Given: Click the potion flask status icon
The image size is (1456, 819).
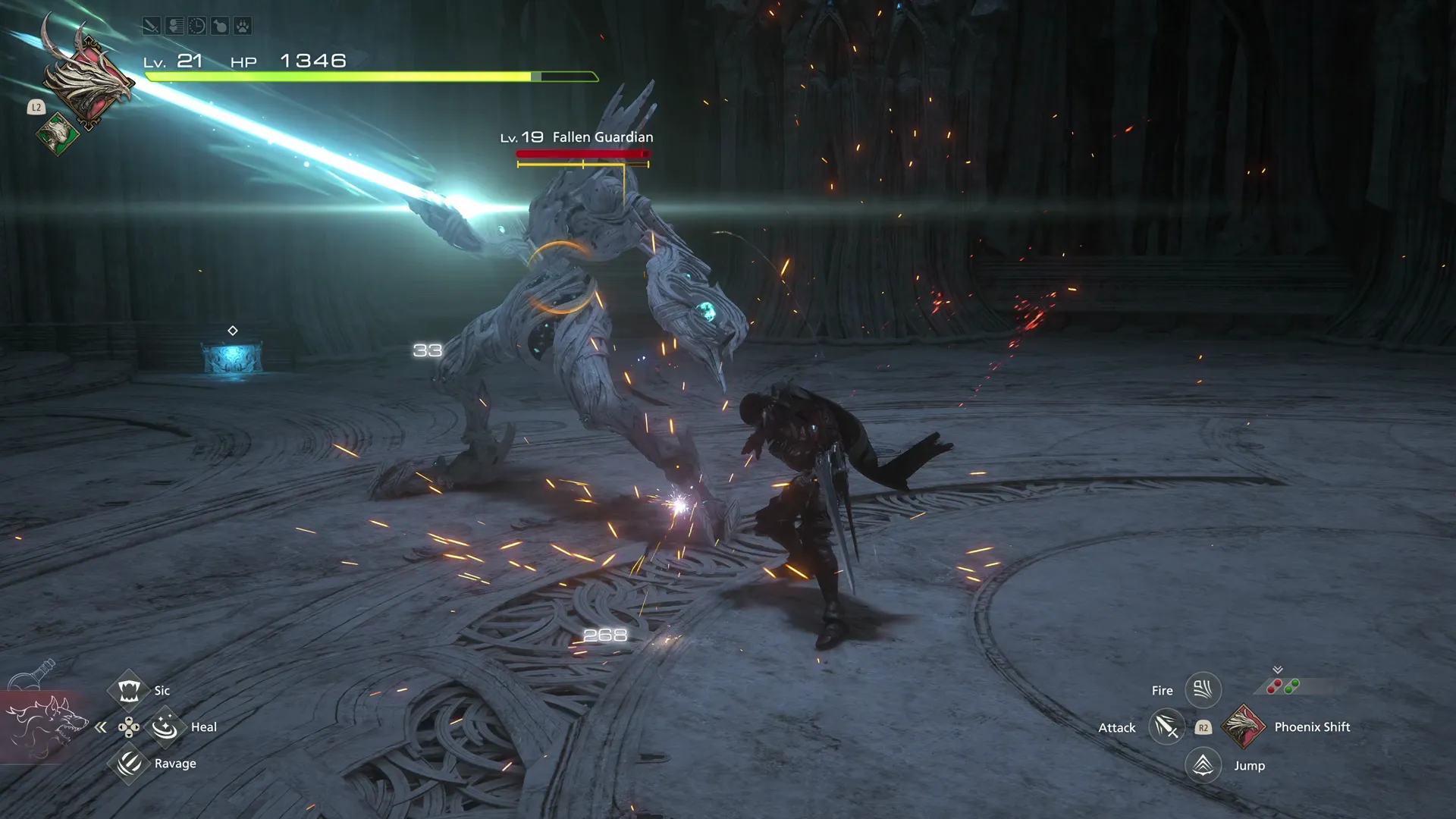Looking at the screenshot, I should (219, 27).
